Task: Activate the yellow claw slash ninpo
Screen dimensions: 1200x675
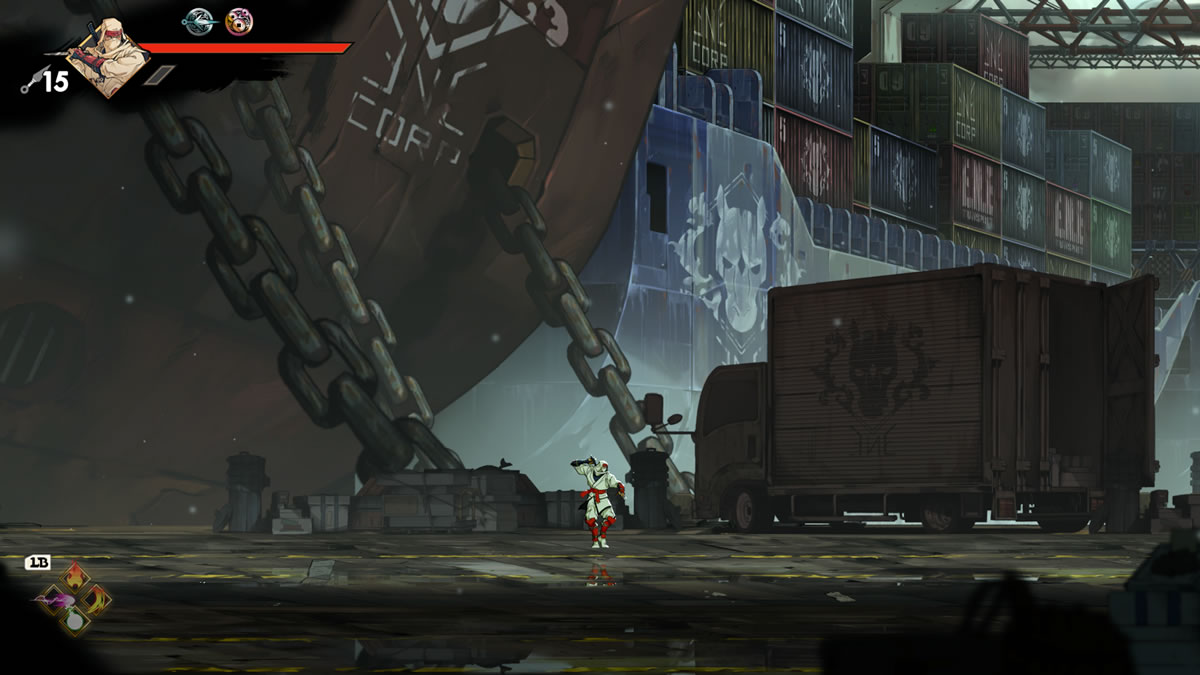Action: click(97, 599)
